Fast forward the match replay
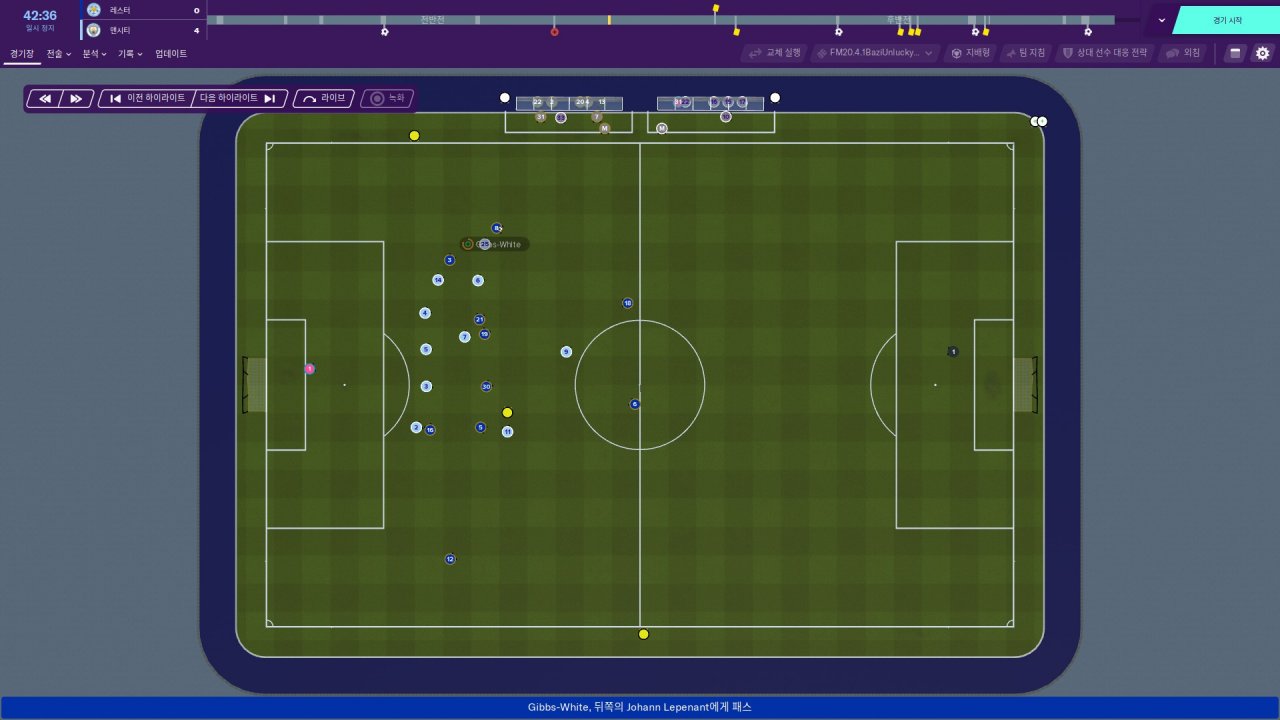This screenshot has height=720, width=1280. (x=77, y=99)
